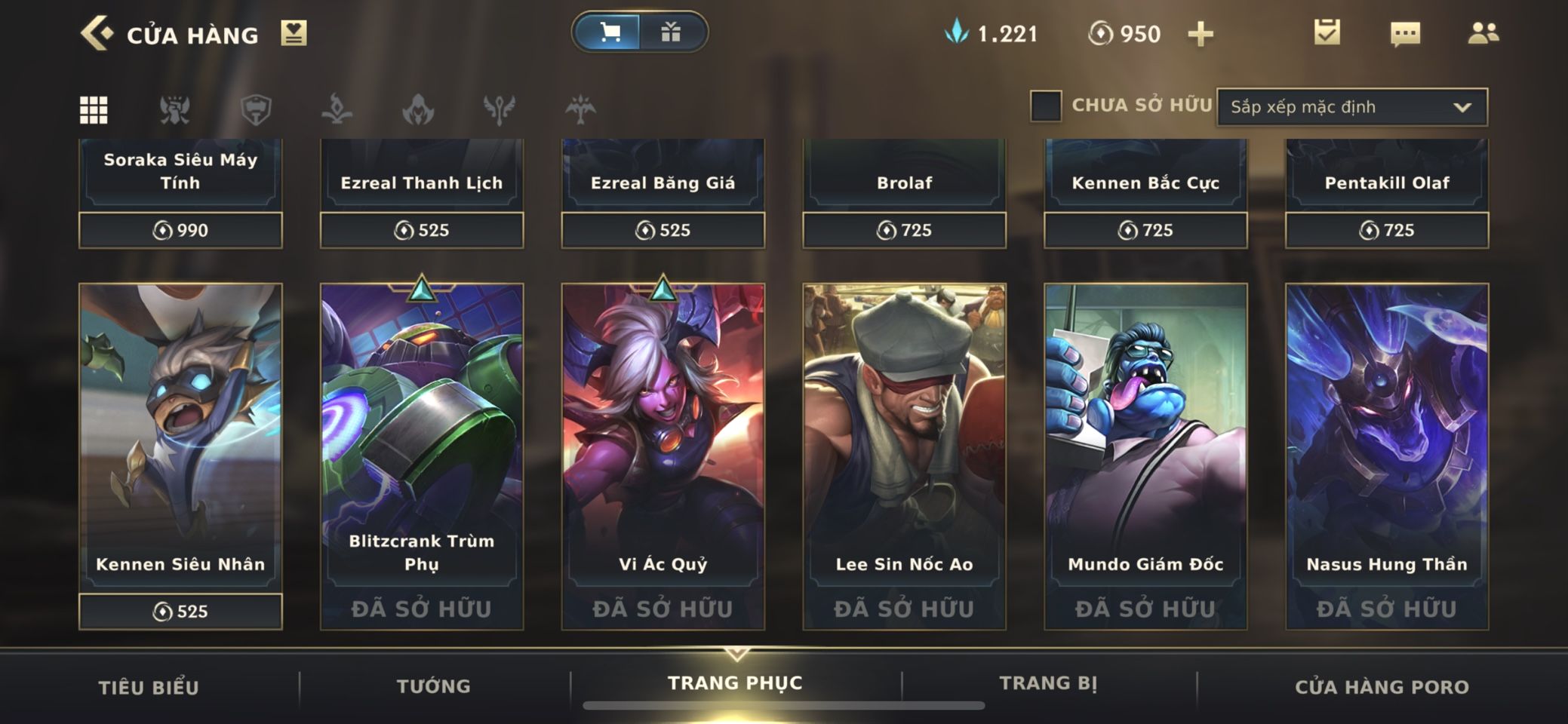1568x724 pixels.
Task: Select the all-skins grid filter
Action: pos(94,110)
